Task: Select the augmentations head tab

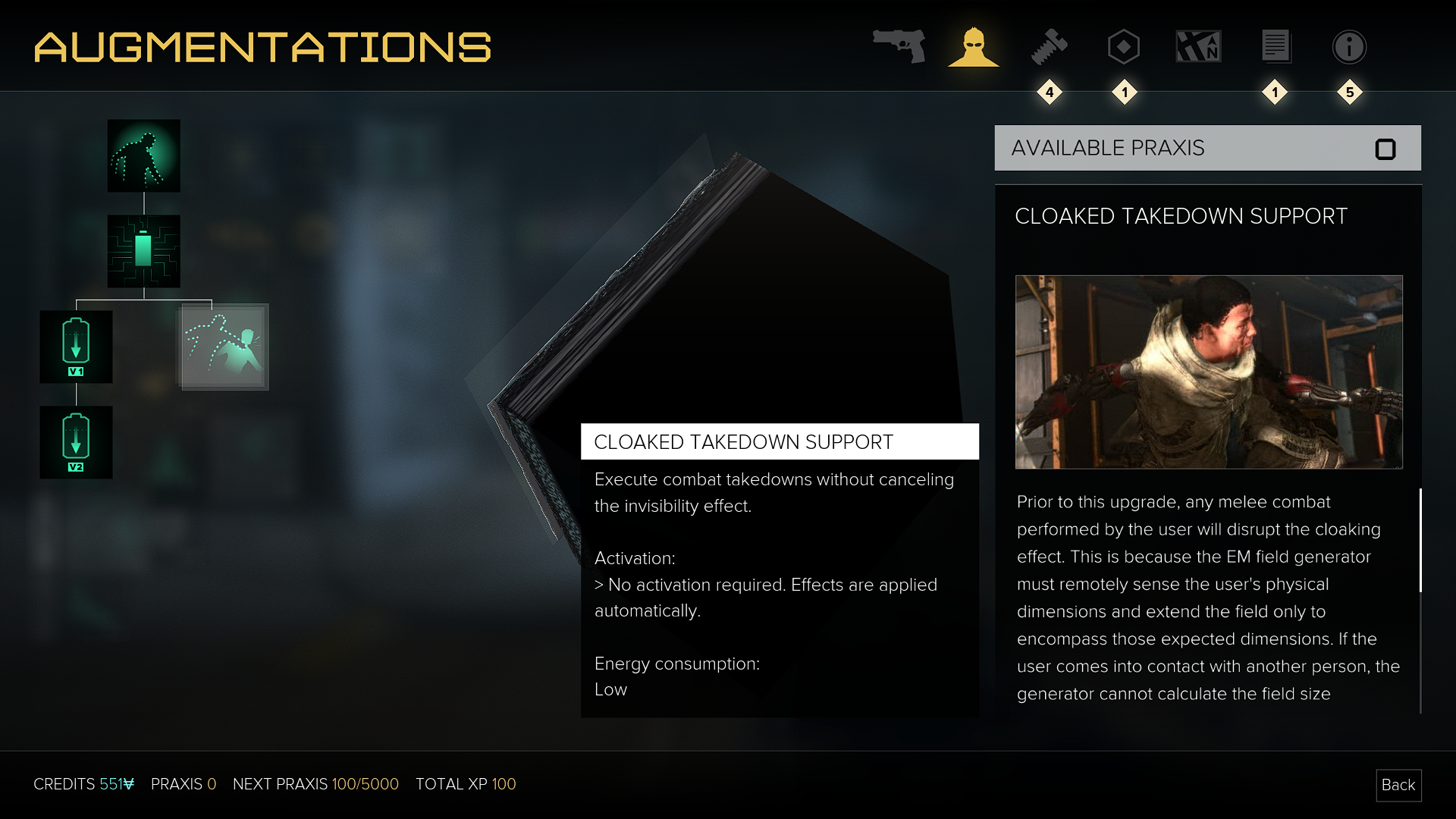Action: 974,47
